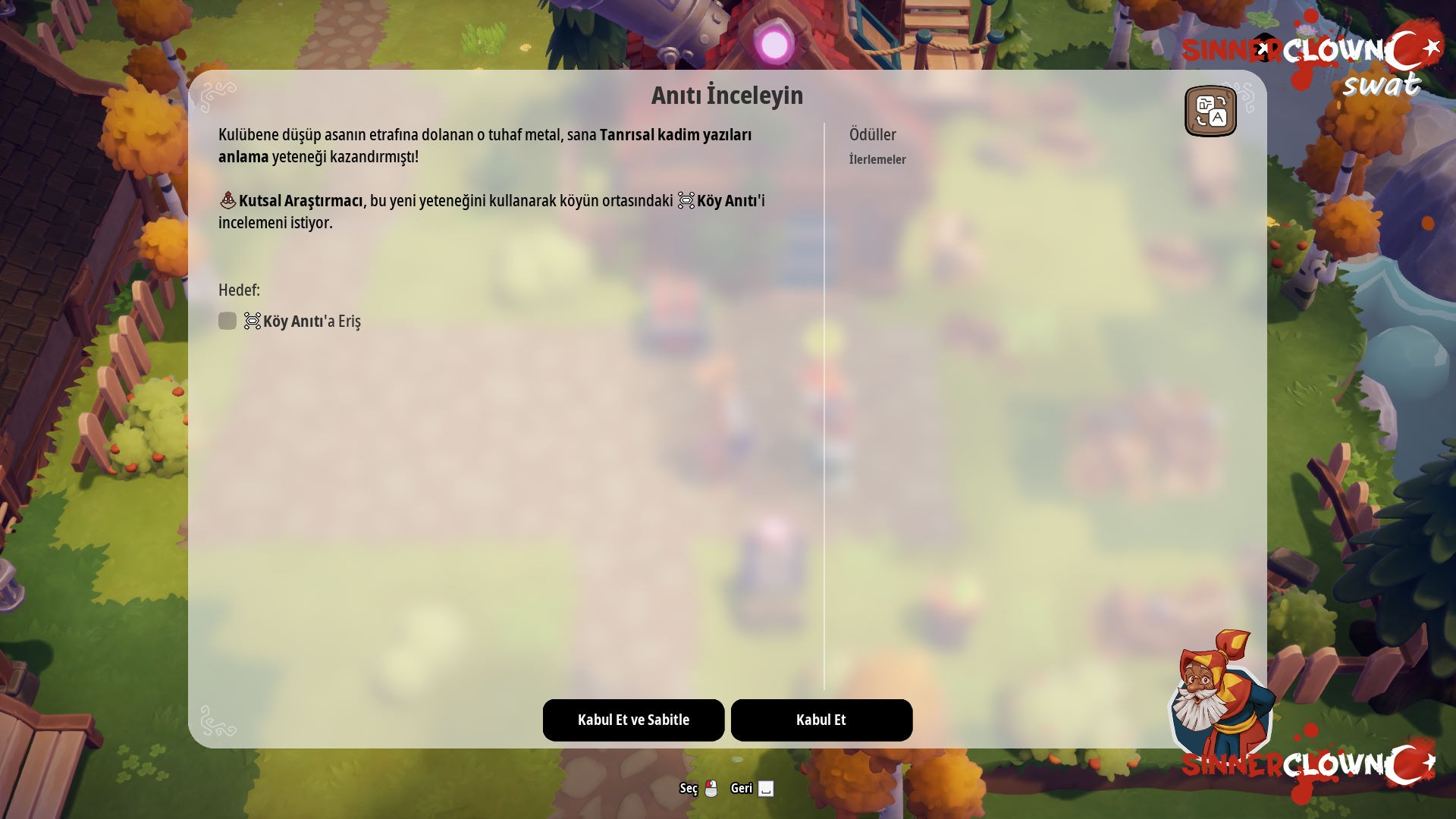Expand the Hedef objectives list

coord(239,290)
